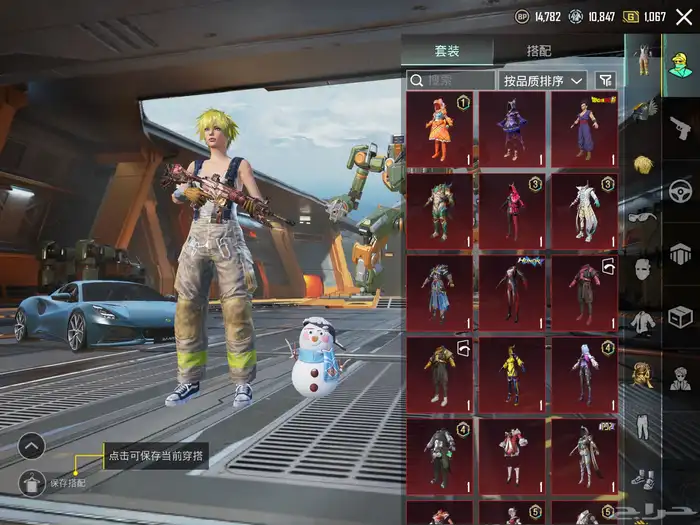Open the white shirt clothing category
Image resolution: width=700 pixels, height=525 pixels.
[640, 323]
